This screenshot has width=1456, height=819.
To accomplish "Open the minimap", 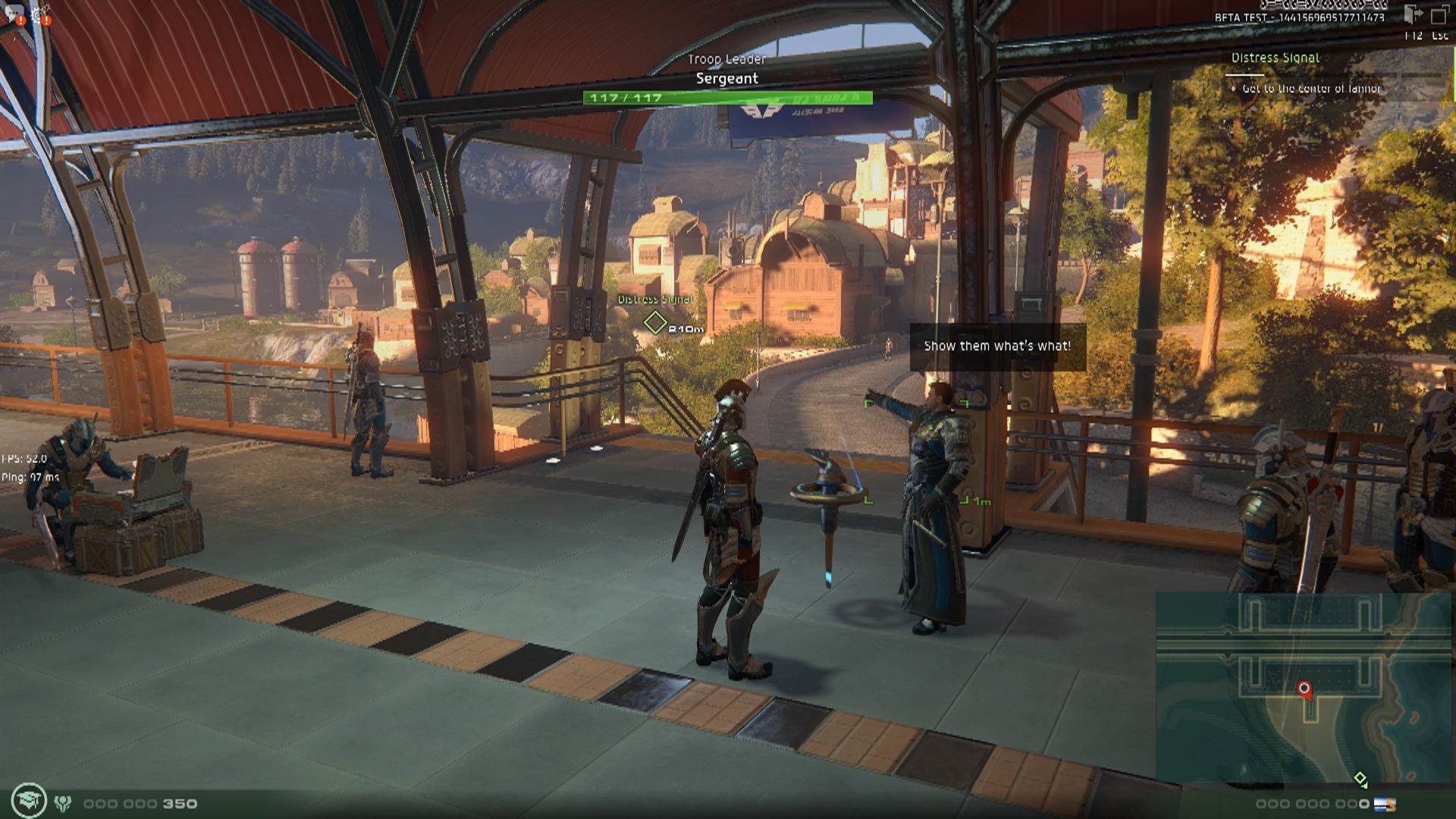I will coord(1303,686).
